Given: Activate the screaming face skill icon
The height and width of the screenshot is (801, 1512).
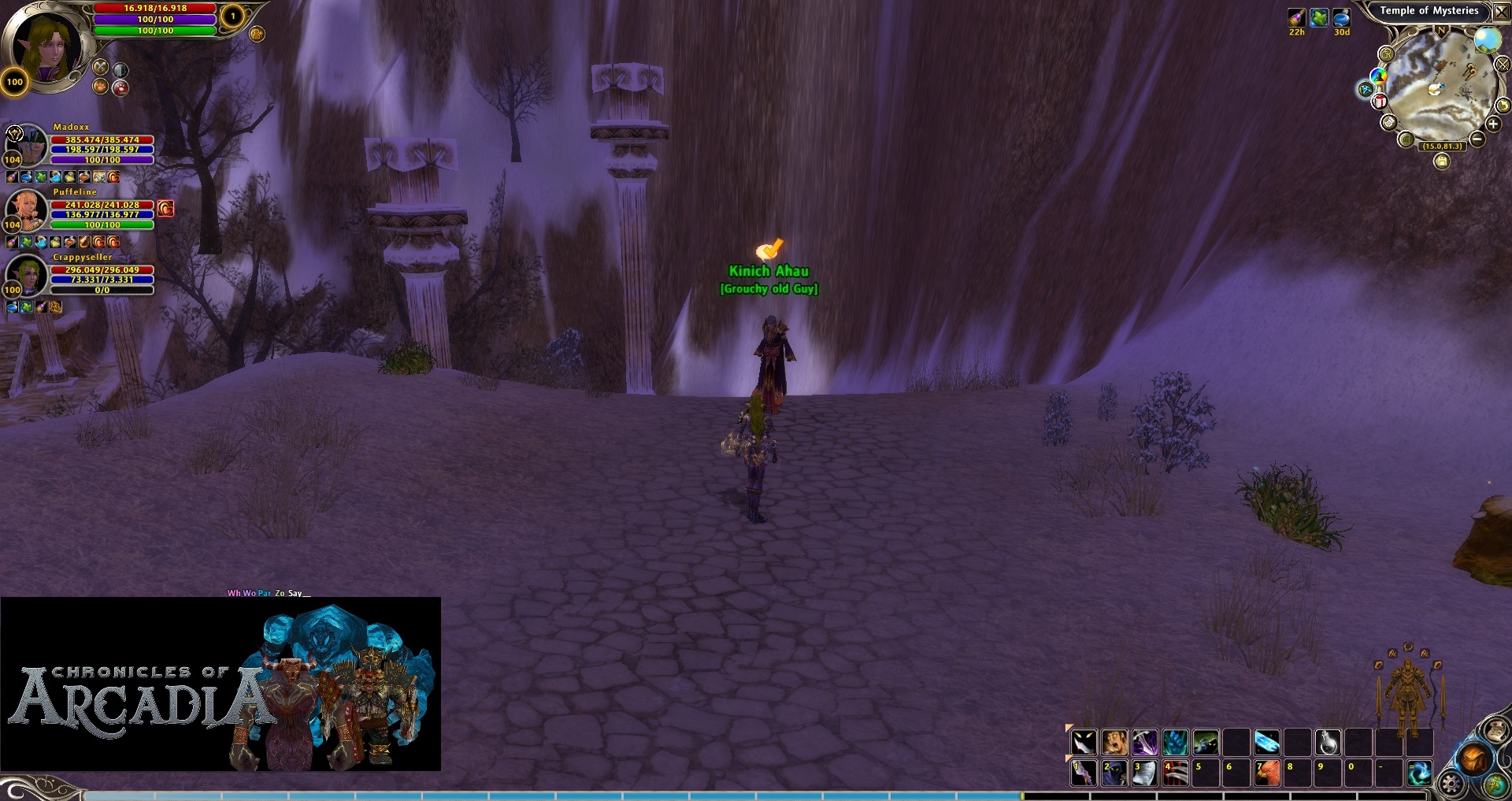Looking at the screenshot, I should [1114, 742].
